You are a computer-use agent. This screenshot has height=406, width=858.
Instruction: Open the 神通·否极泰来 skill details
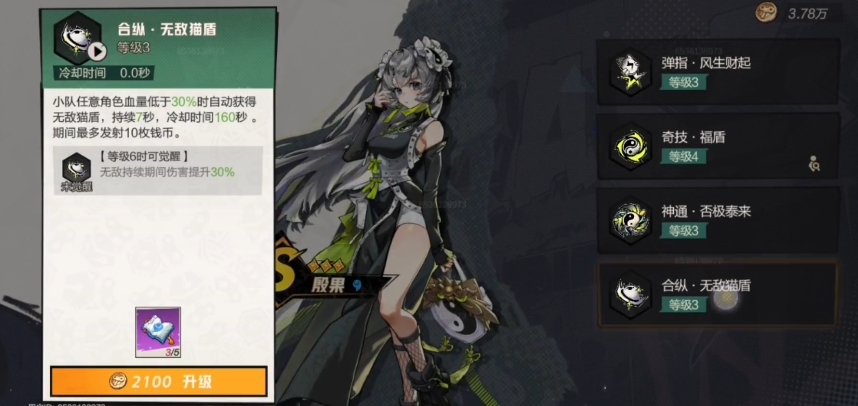tap(716, 221)
